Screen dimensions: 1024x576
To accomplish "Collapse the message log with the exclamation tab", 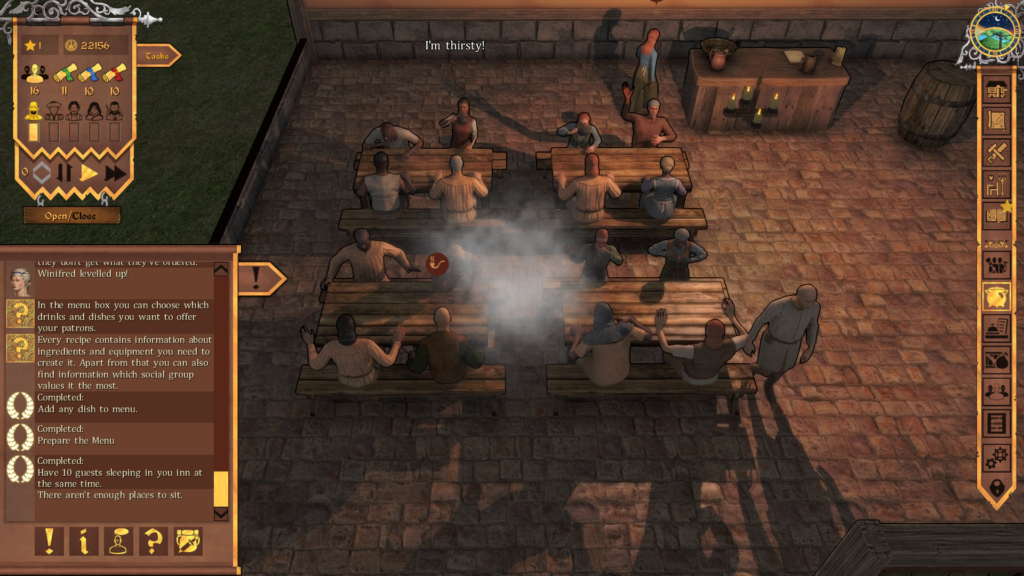I will (x=257, y=278).
